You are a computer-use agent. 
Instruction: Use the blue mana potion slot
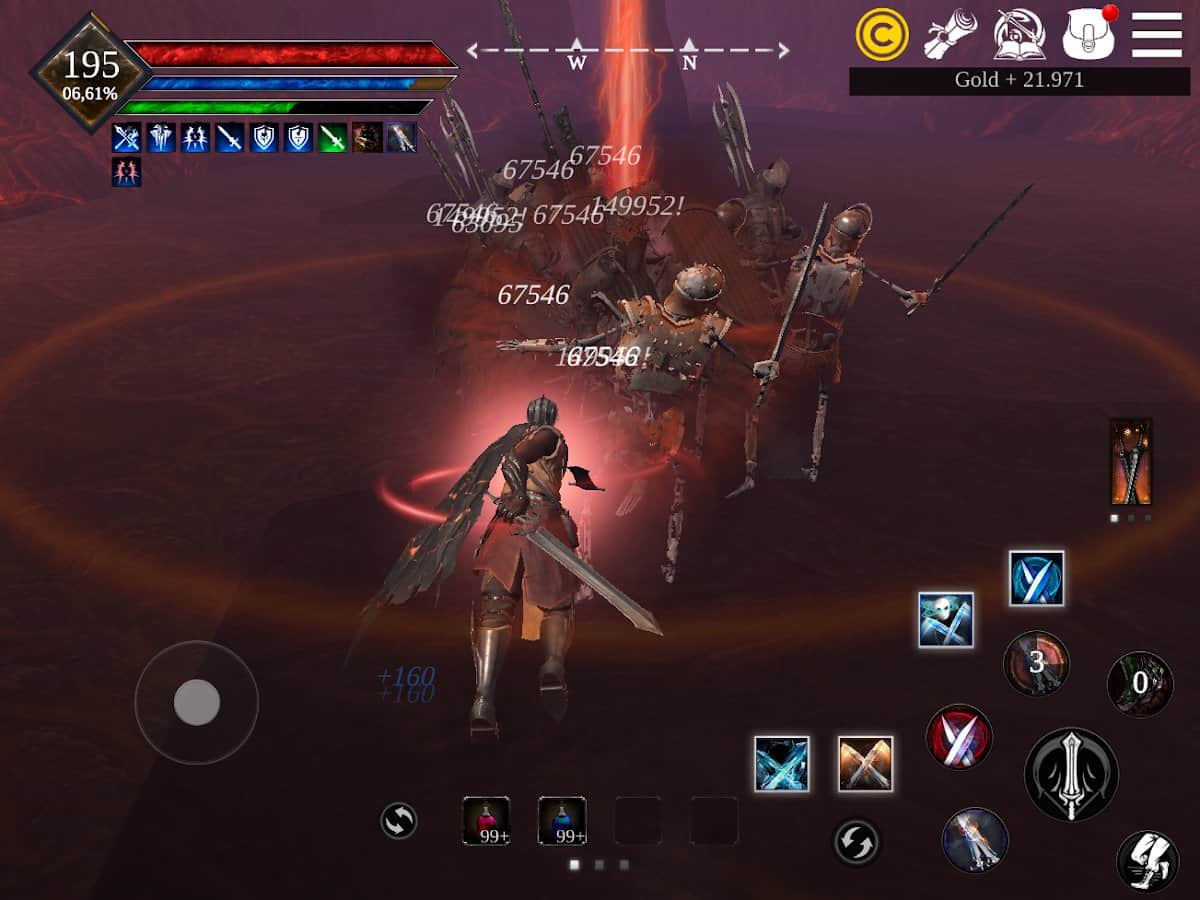click(562, 820)
